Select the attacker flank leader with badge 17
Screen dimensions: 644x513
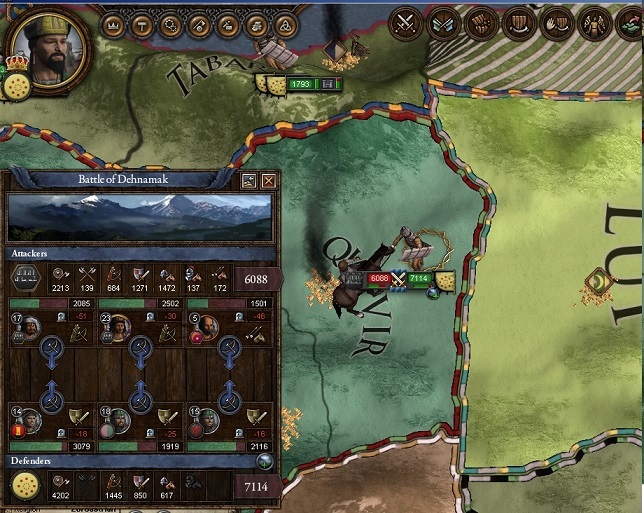32,328
